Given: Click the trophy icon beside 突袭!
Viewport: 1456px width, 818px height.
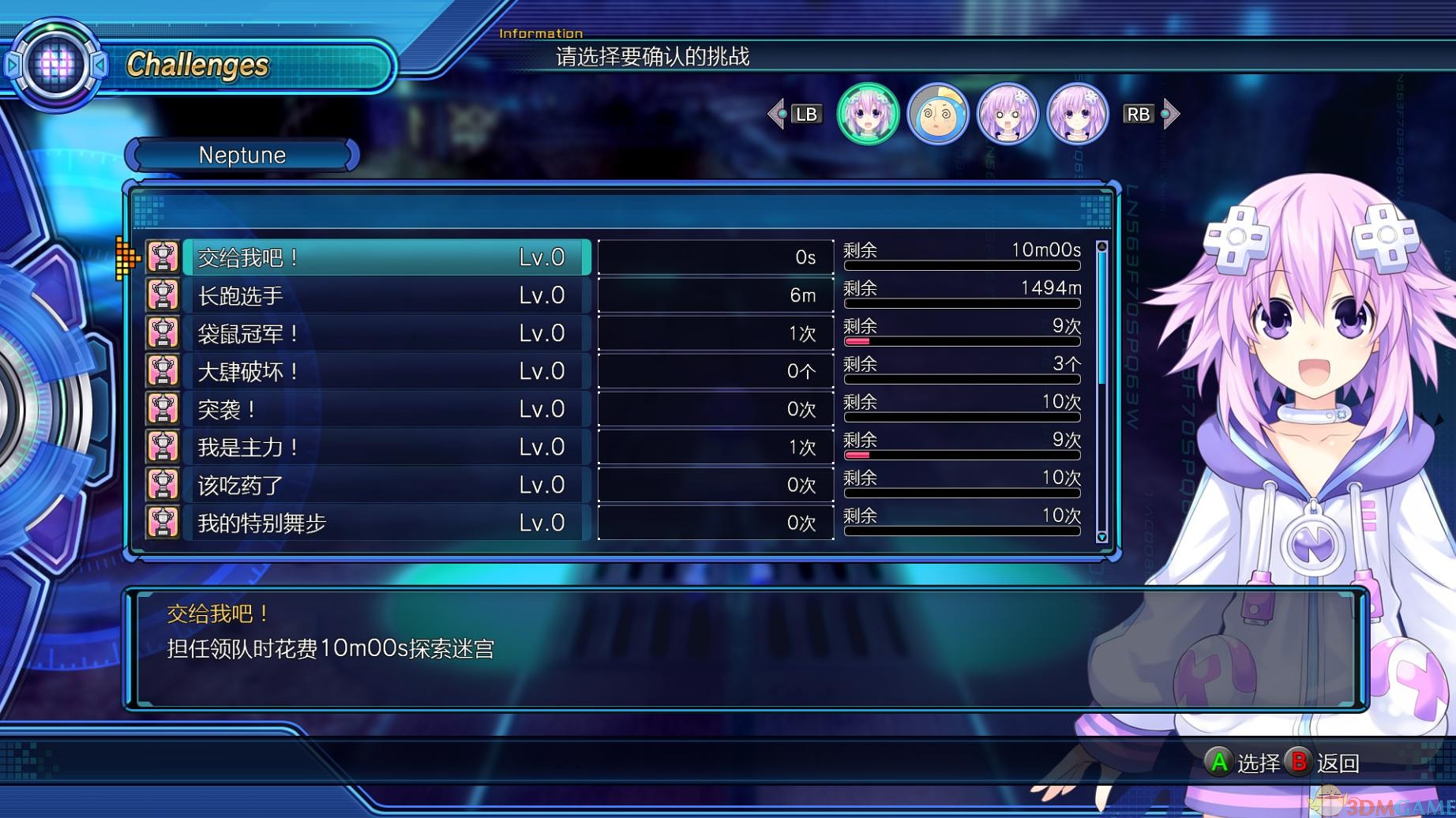Looking at the screenshot, I should click(163, 409).
